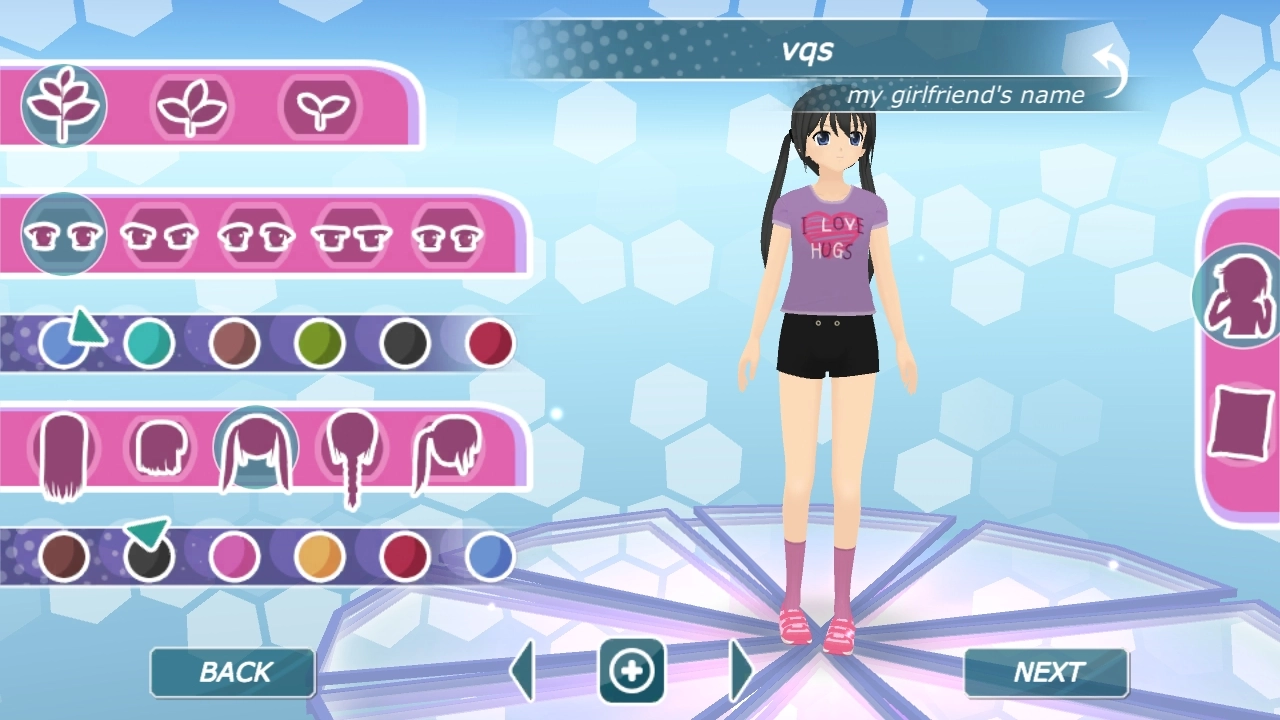Click the BACK button

233,673
